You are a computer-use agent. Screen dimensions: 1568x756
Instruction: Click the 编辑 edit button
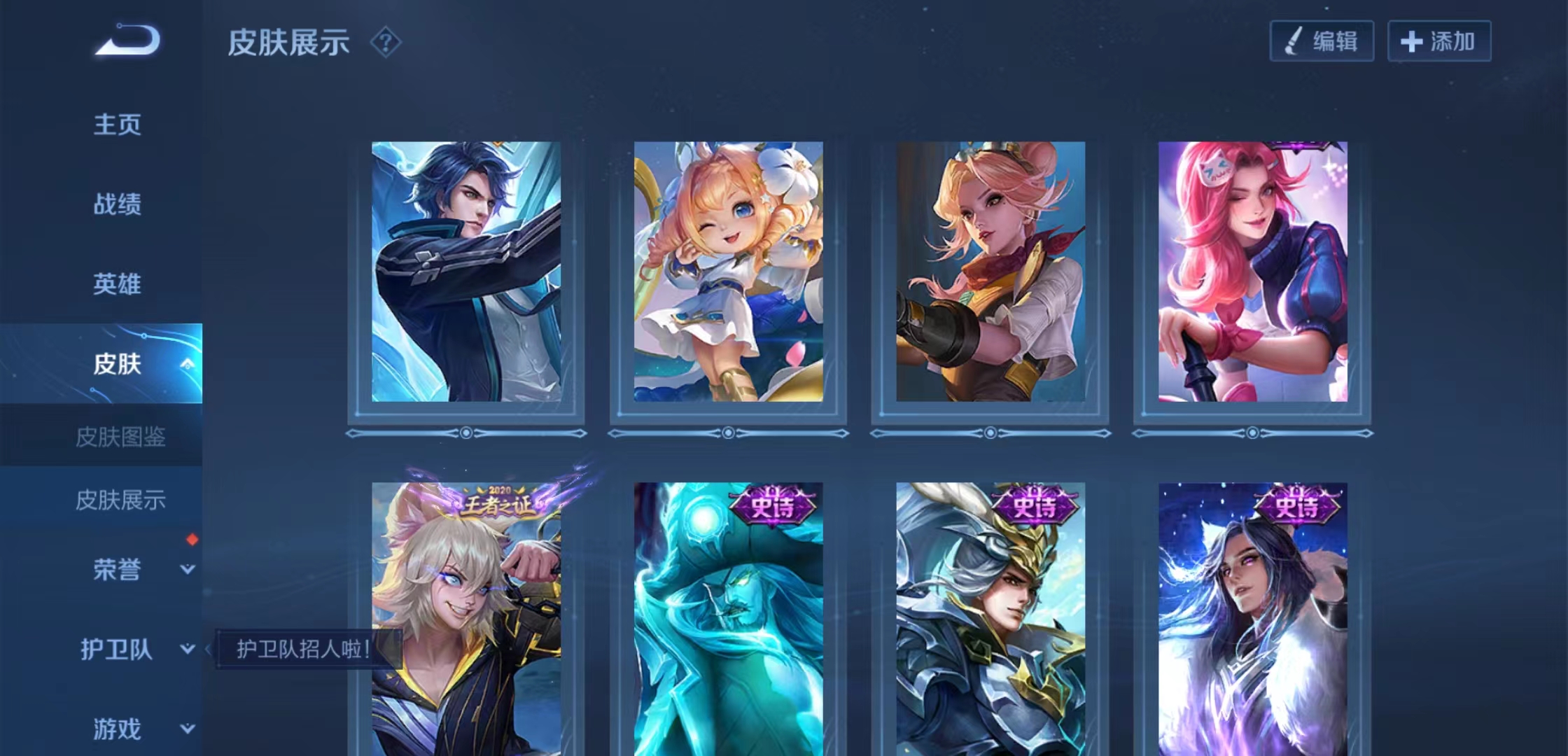(1322, 41)
